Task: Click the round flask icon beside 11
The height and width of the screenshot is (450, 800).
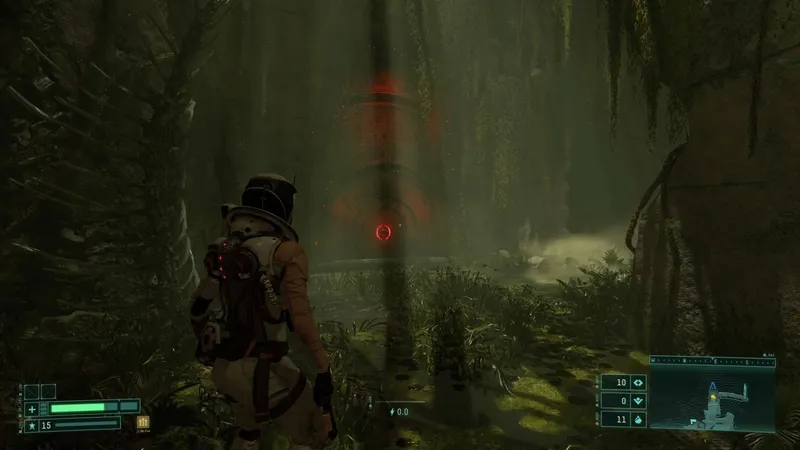Action: pyautogui.click(x=639, y=419)
